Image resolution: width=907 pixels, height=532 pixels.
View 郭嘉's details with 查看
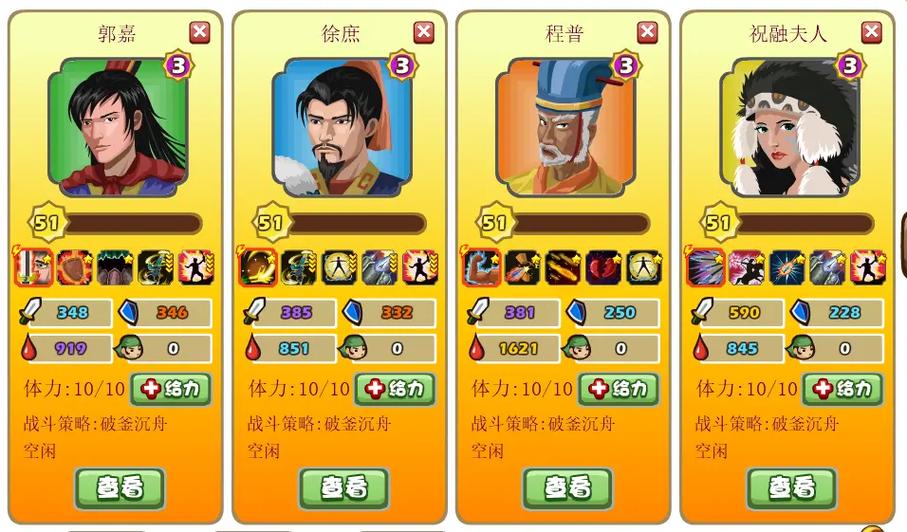pos(120,487)
